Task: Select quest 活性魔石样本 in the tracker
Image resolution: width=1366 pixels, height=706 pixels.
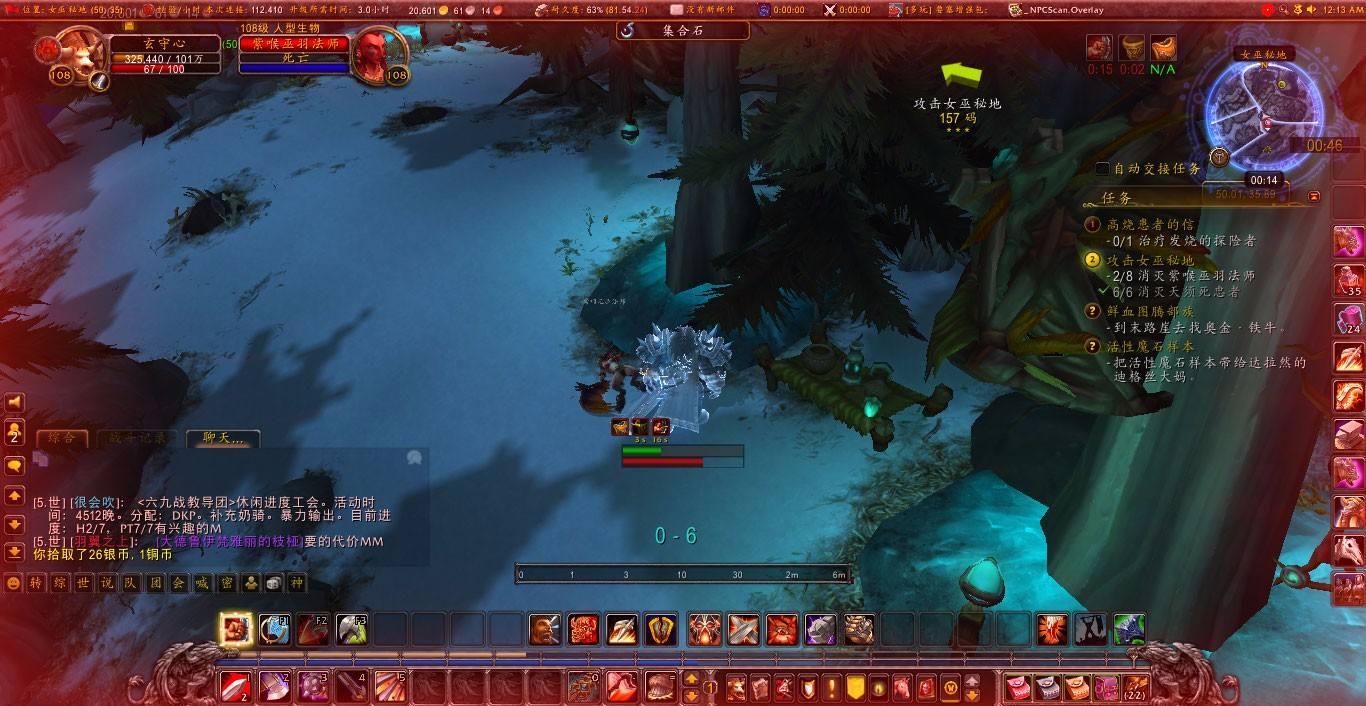Action: [x=1150, y=346]
